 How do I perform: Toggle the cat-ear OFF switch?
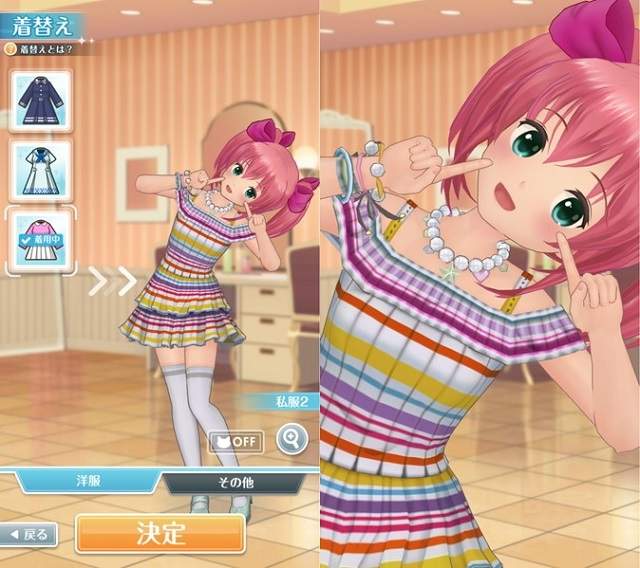point(236,440)
